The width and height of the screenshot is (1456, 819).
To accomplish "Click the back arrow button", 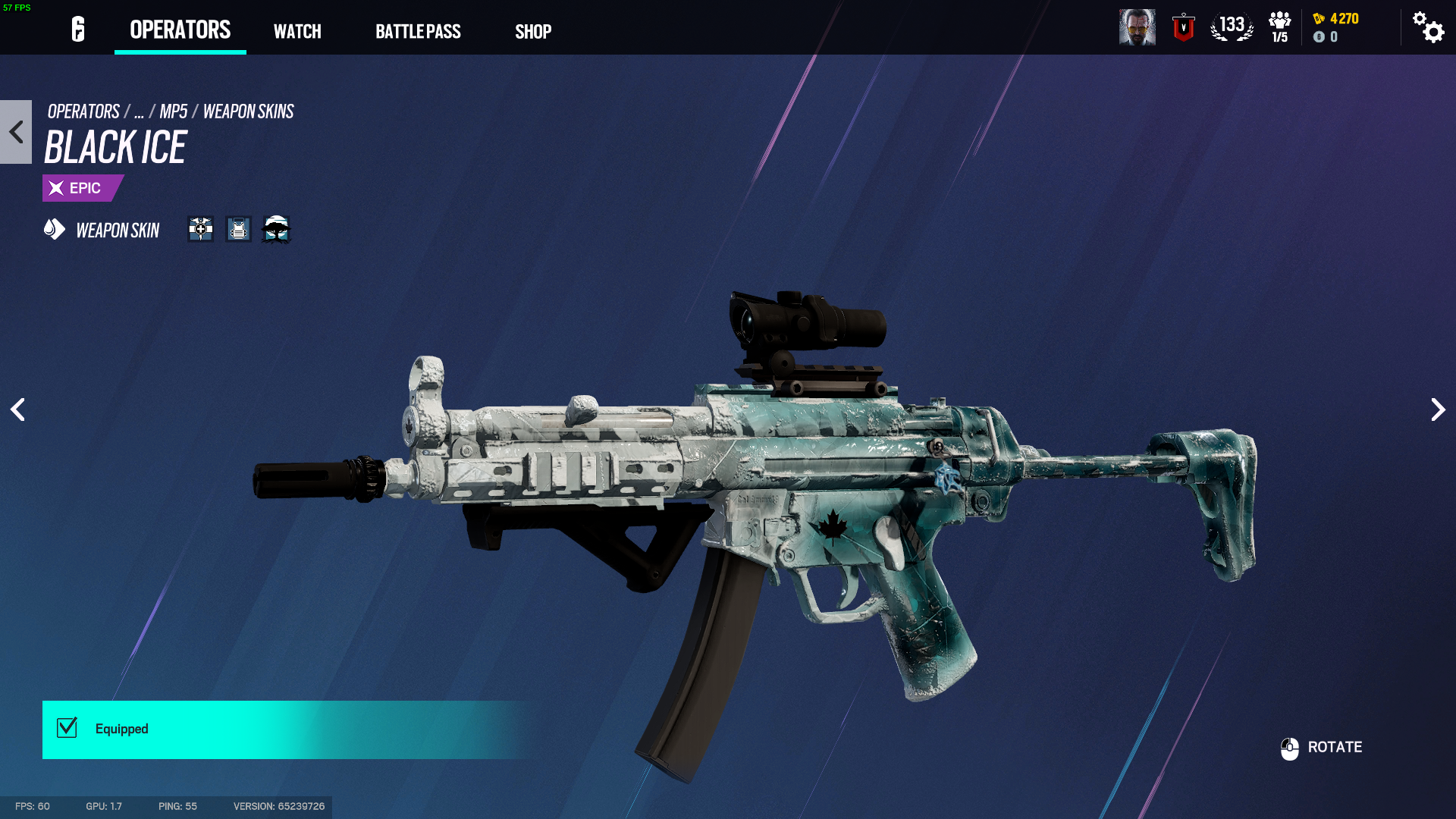I will pyautogui.click(x=16, y=132).
